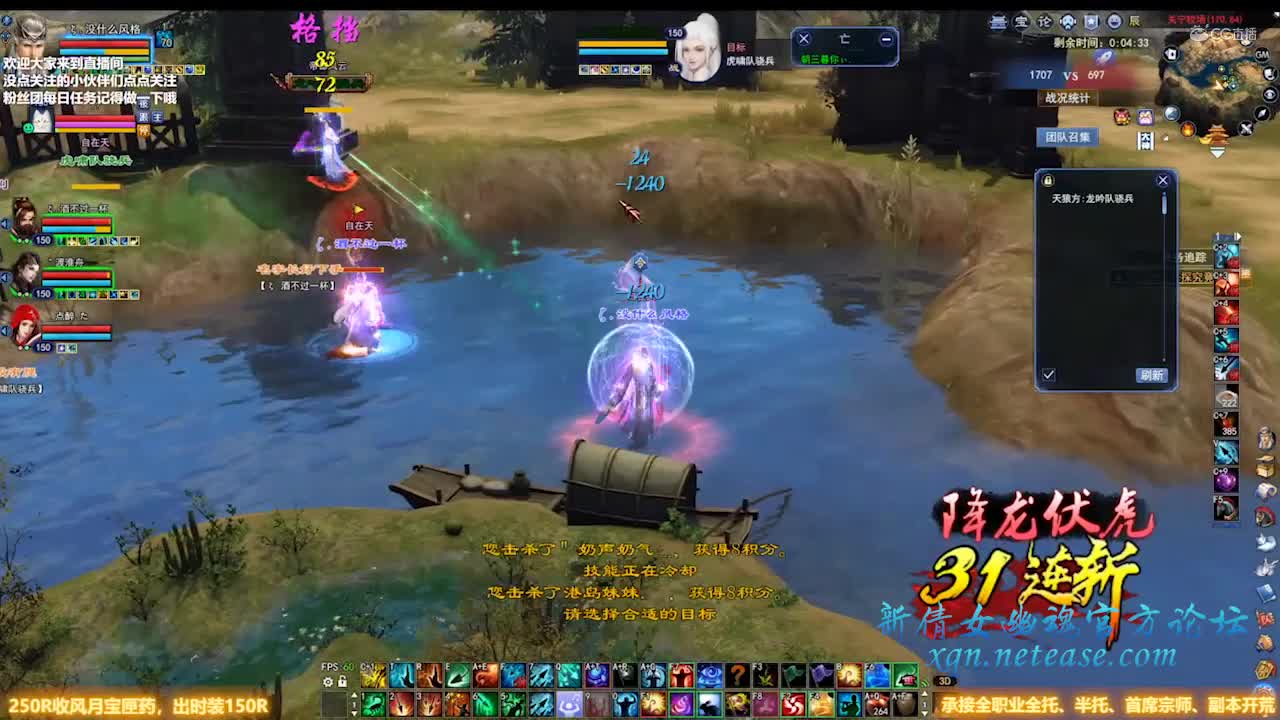1280x720 pixels.
Task: Open the 战况统计 battle statistics tab
Action: coord(1066,98)
